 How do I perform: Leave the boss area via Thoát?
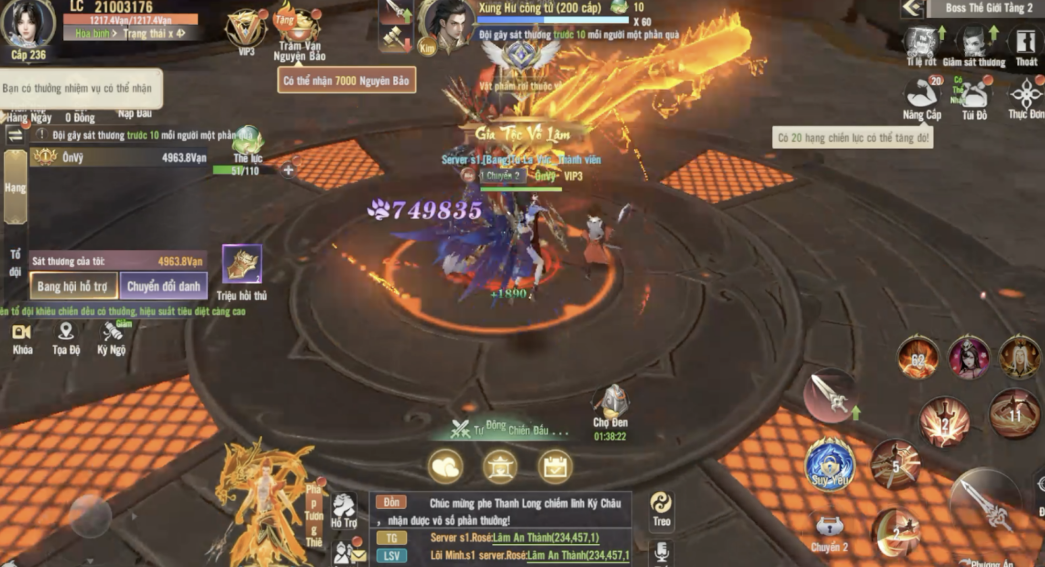[1026, 44]
